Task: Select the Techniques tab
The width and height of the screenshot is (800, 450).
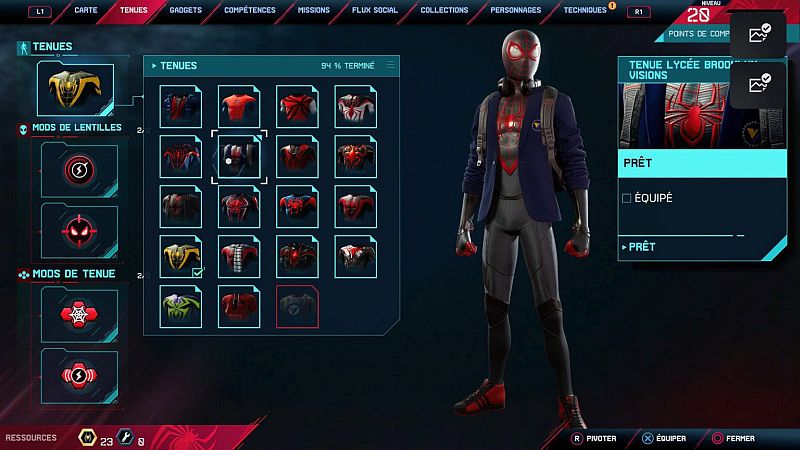Action: (585, 10)
